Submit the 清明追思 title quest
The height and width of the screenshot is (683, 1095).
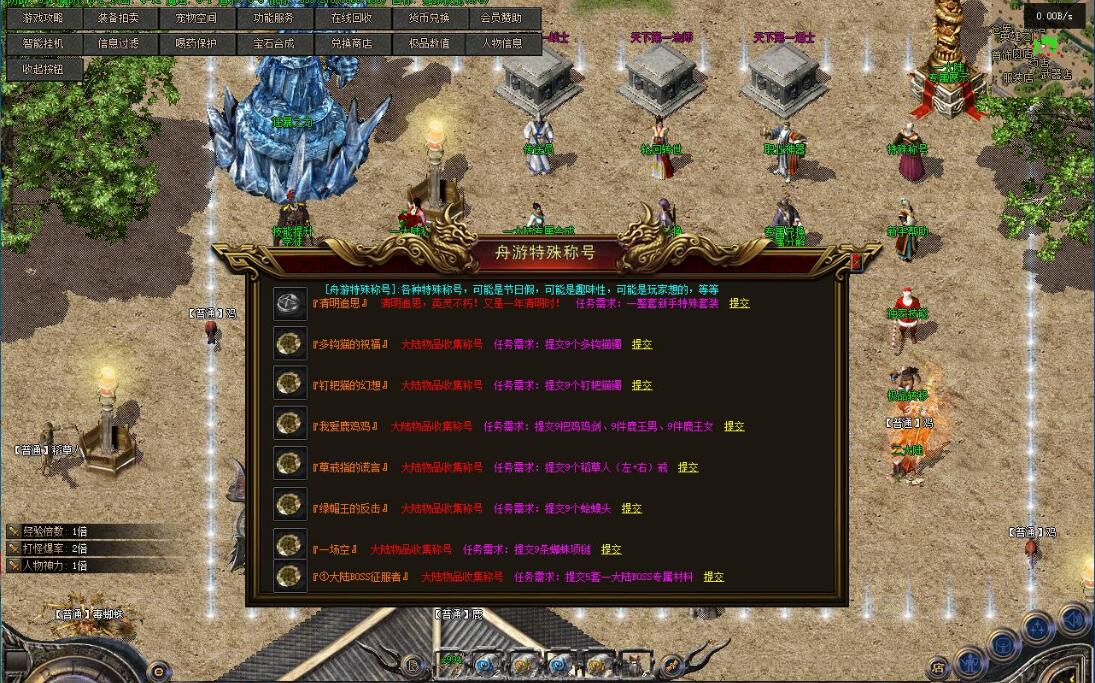pyautogui.click(x=739, y=303)
